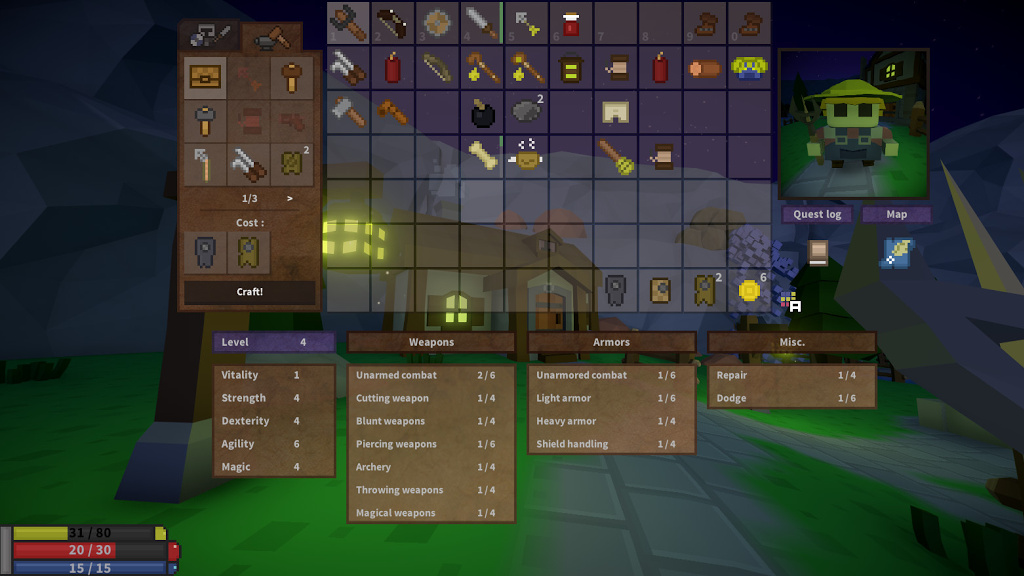1024x576 pixels.
Task: Select the stack of six gold coins
Action: click(x=749, y=290)
